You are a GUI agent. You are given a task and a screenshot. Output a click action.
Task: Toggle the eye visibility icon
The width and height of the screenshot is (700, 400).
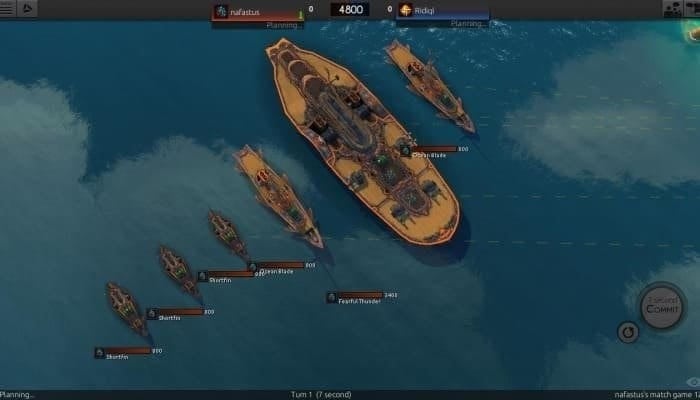(693, 382)
